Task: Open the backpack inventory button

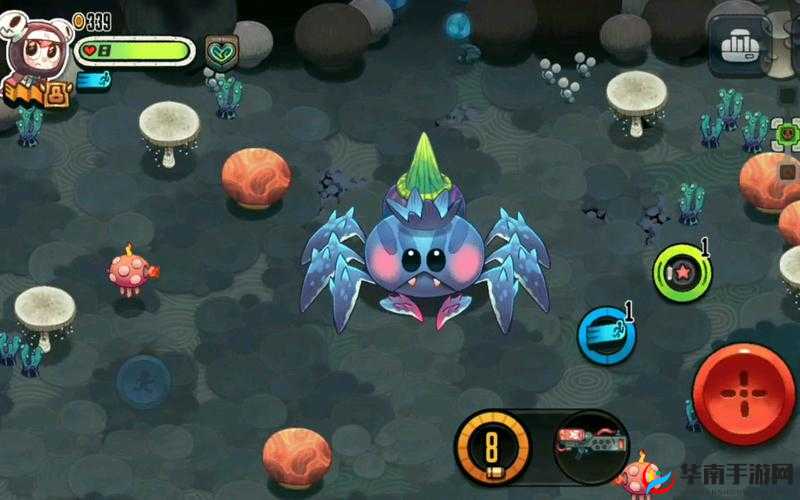Action: 739,44
